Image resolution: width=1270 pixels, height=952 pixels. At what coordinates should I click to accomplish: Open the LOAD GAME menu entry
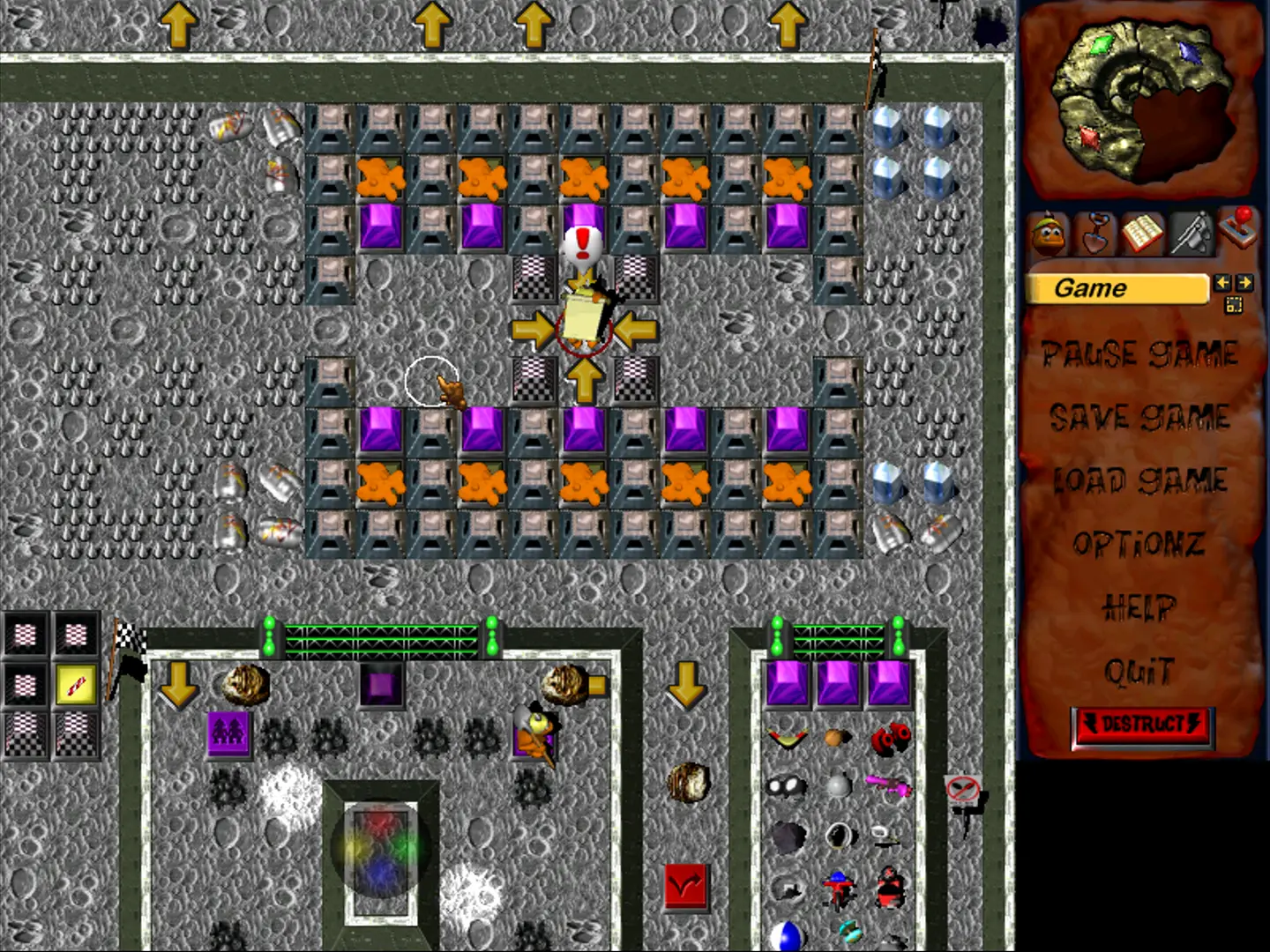(x=1139, y=480)
